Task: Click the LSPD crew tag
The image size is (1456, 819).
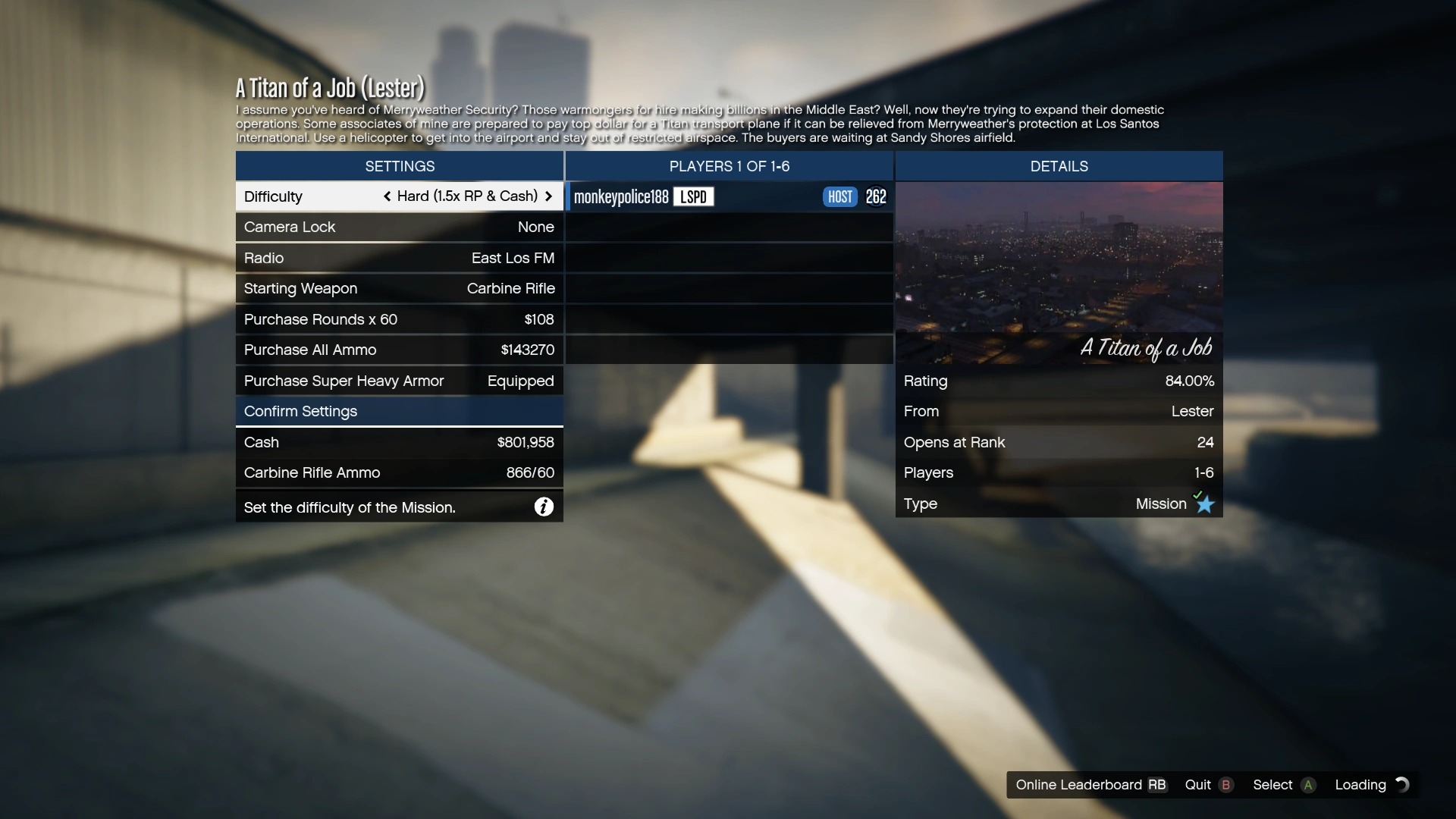Action: coord(692,196)
